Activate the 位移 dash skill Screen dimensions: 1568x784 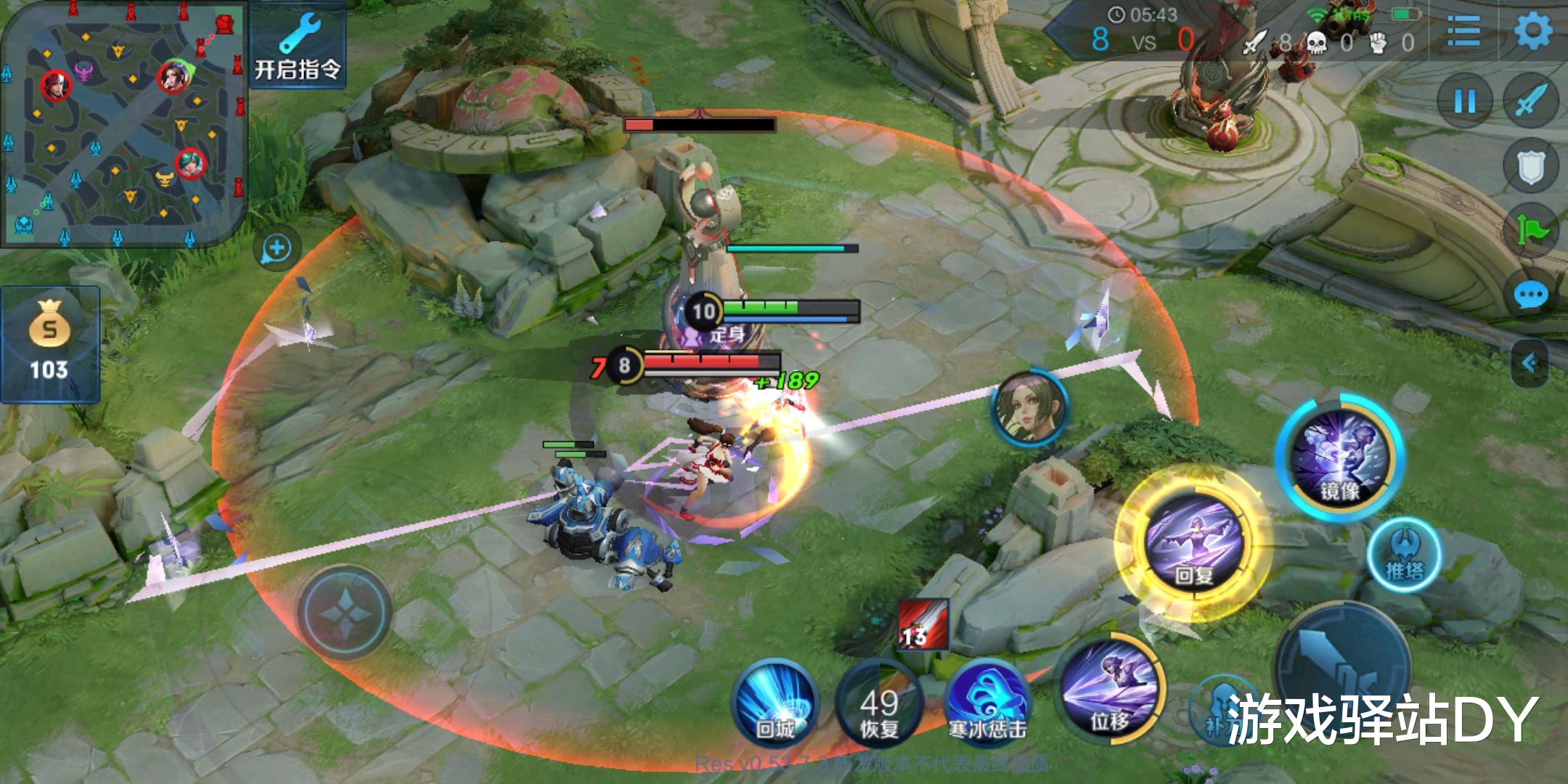click(x=1108, y=690)
